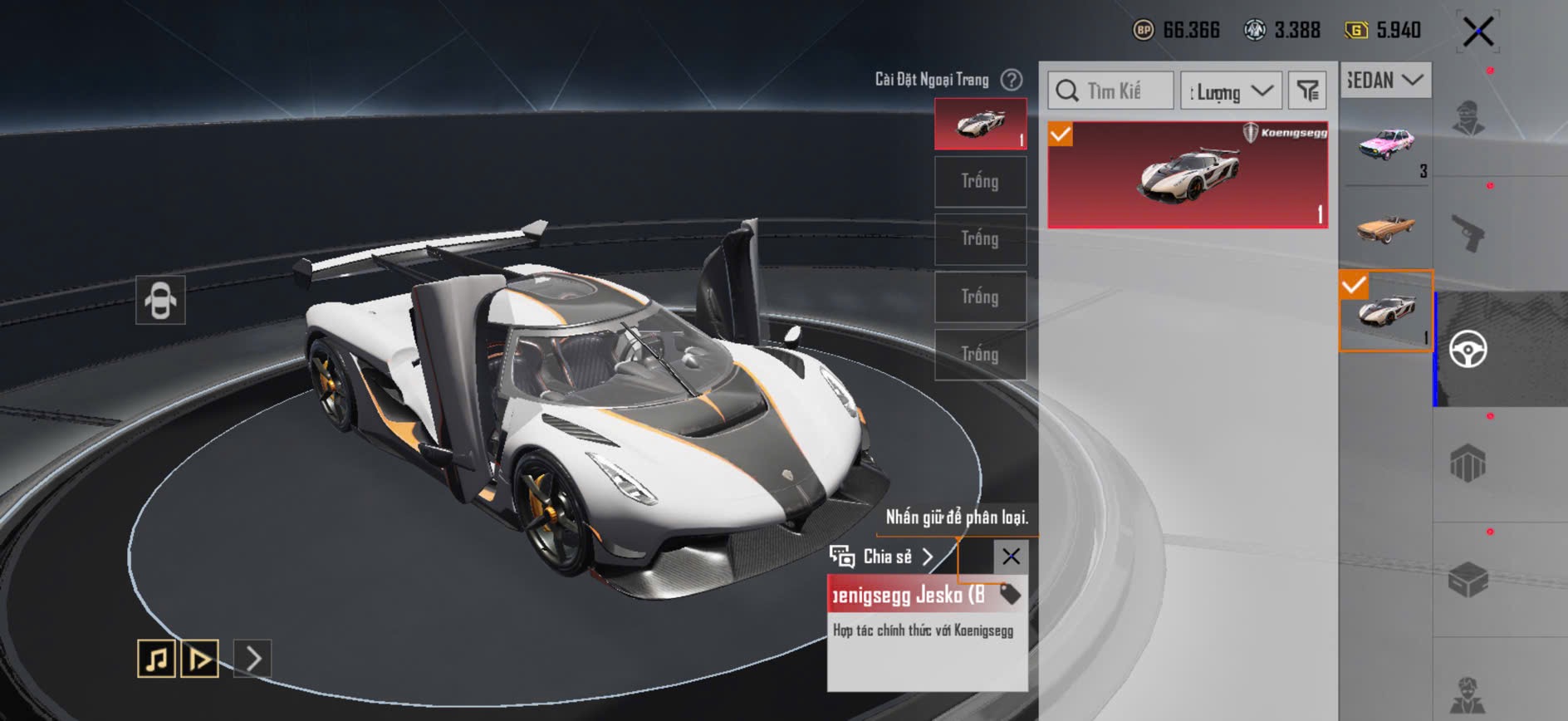Image resolution: width=1568 pixels, height=721 pixels.
Task: Close the Koenigsegg Jesko info popup
Action: click(x=1011, y=557)
